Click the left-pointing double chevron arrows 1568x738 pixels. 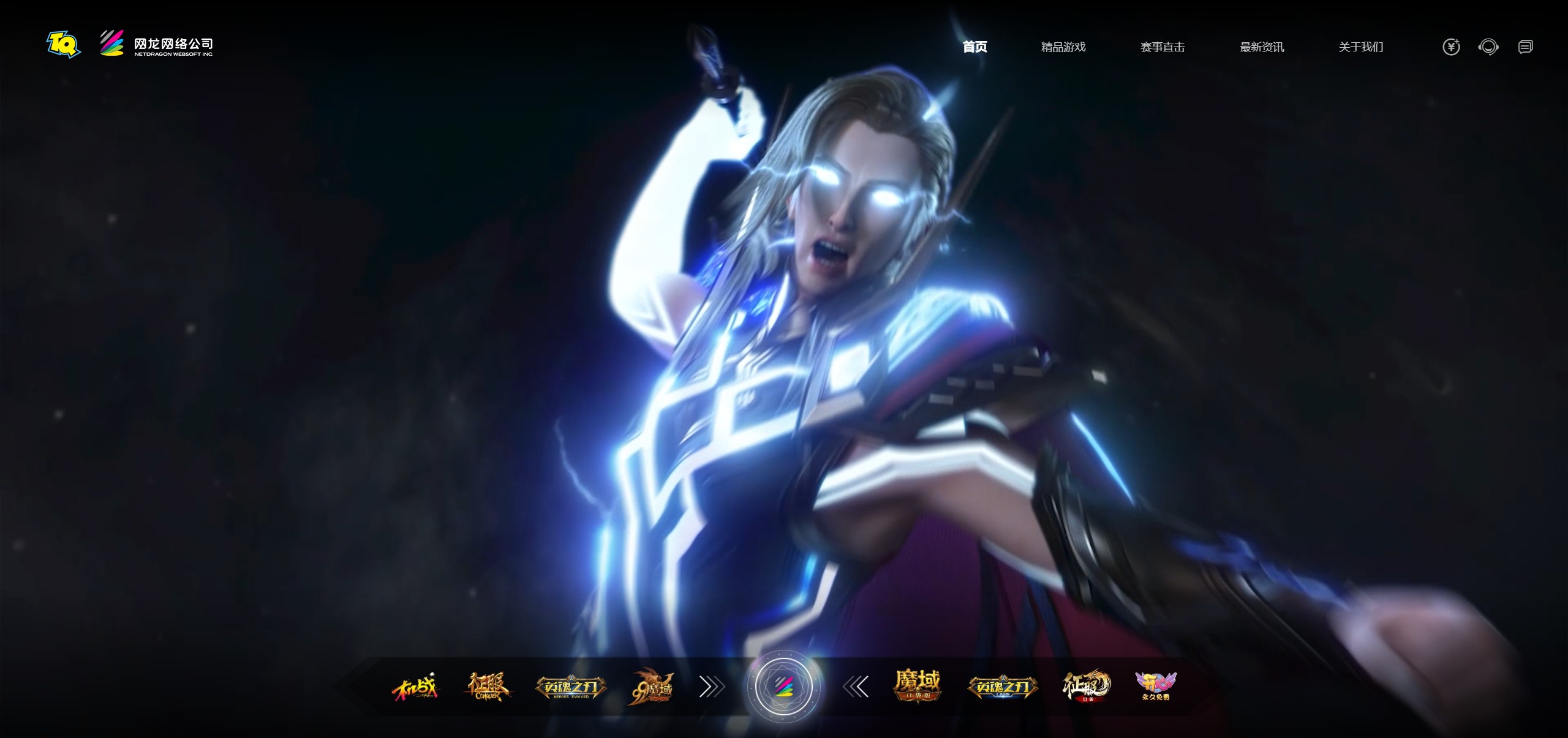856,688
